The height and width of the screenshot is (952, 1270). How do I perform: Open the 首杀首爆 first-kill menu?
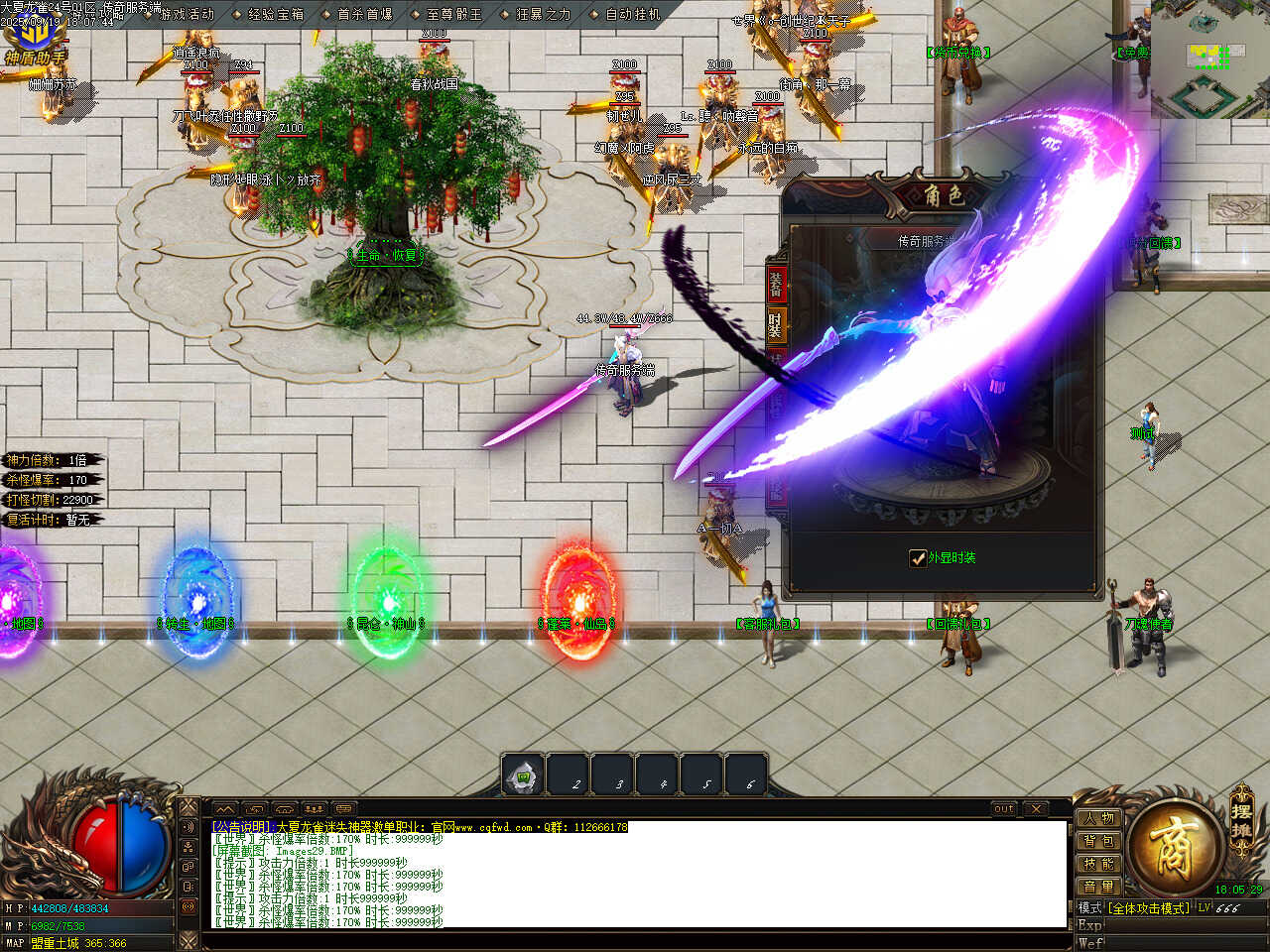coord(364,14)
